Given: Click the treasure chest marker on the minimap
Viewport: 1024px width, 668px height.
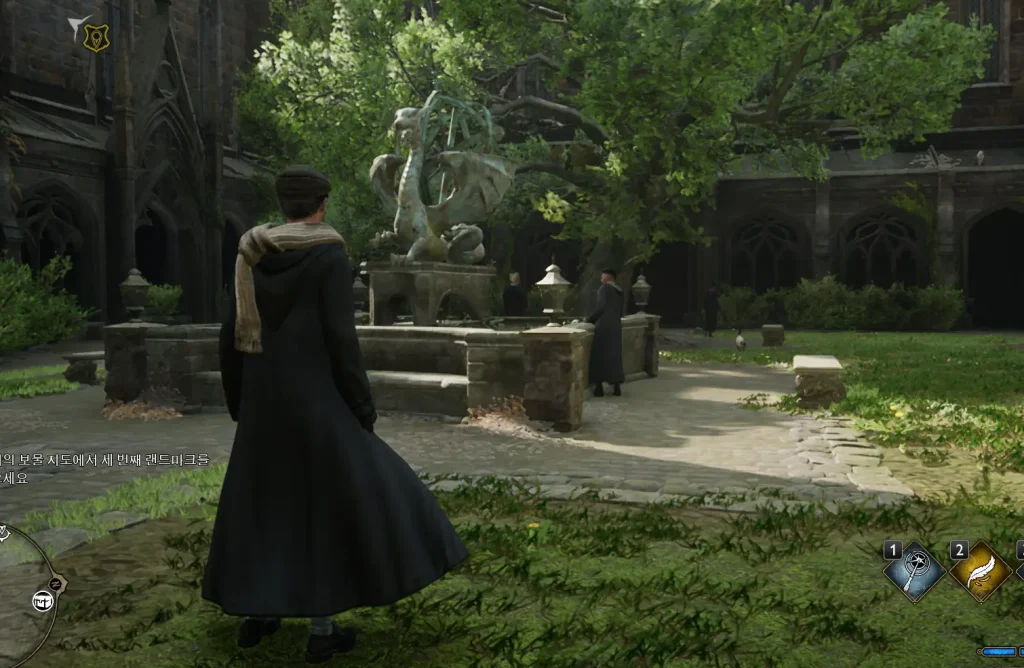Looking at the screenshot, I should [43, 600].
